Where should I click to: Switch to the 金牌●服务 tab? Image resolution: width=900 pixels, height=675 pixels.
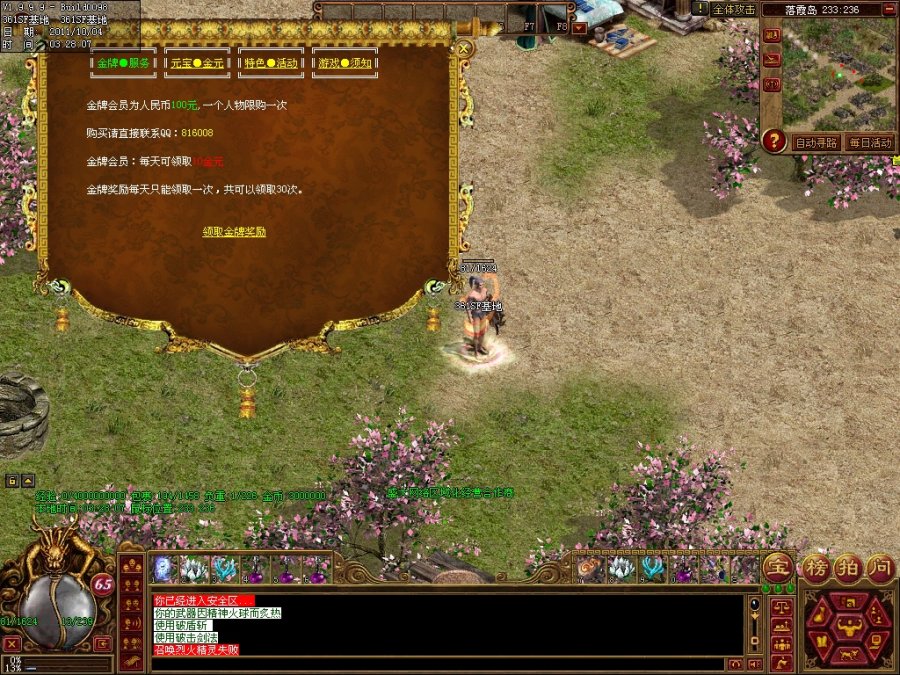point(124,63)
